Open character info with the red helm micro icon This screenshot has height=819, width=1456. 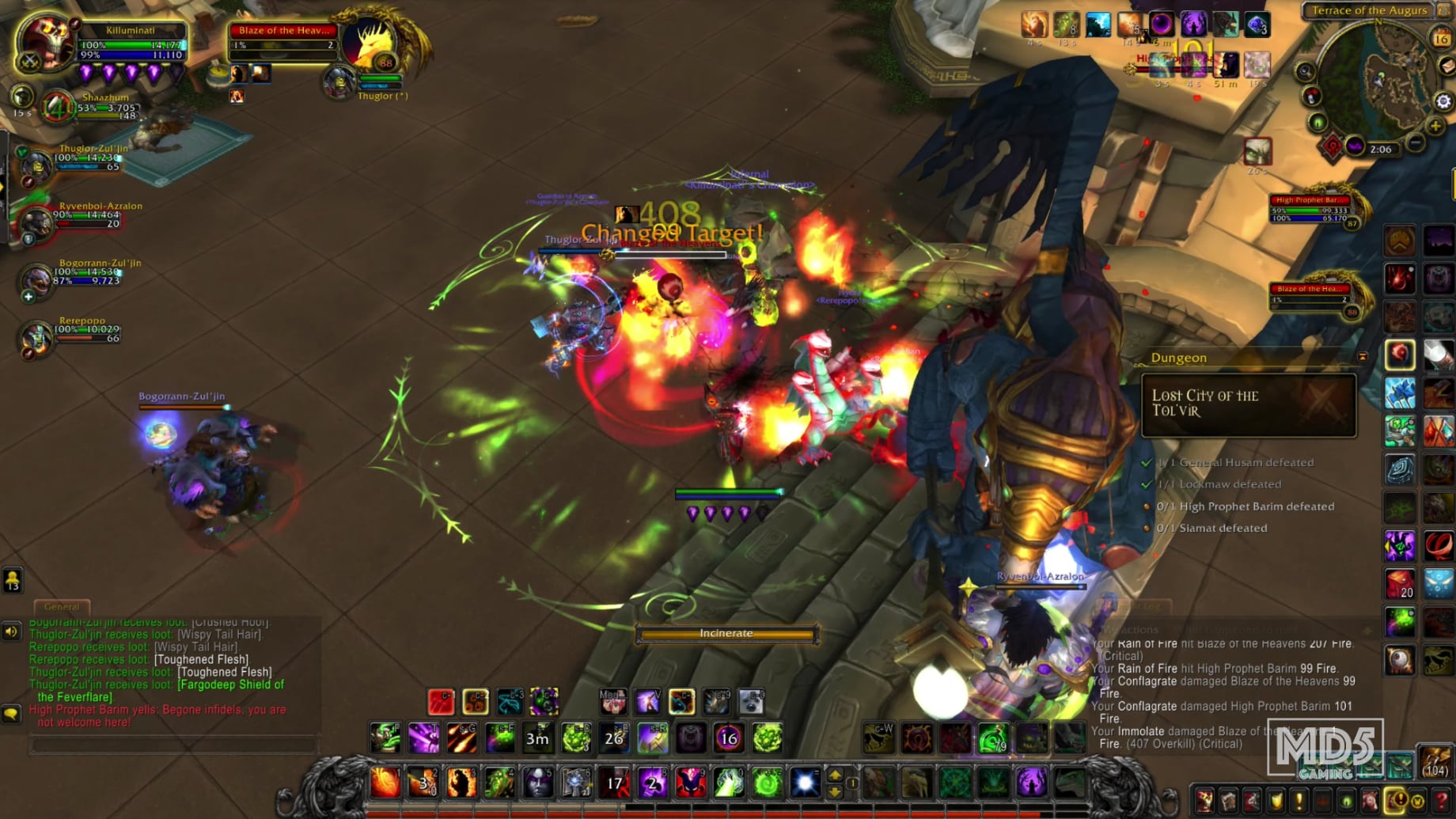(1204, 802)
